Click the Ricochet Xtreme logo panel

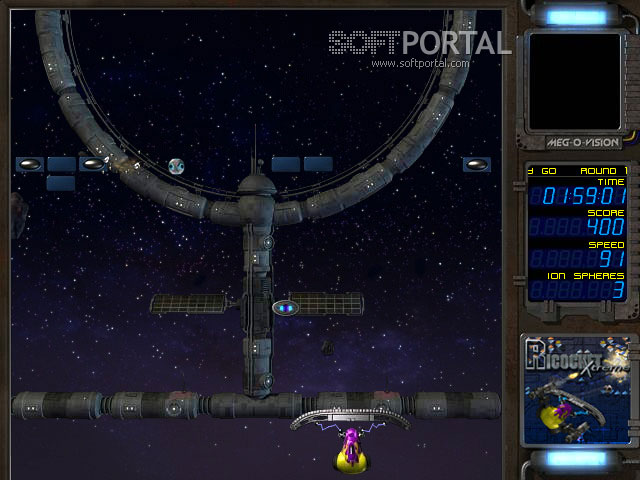(x=576, y=388)
